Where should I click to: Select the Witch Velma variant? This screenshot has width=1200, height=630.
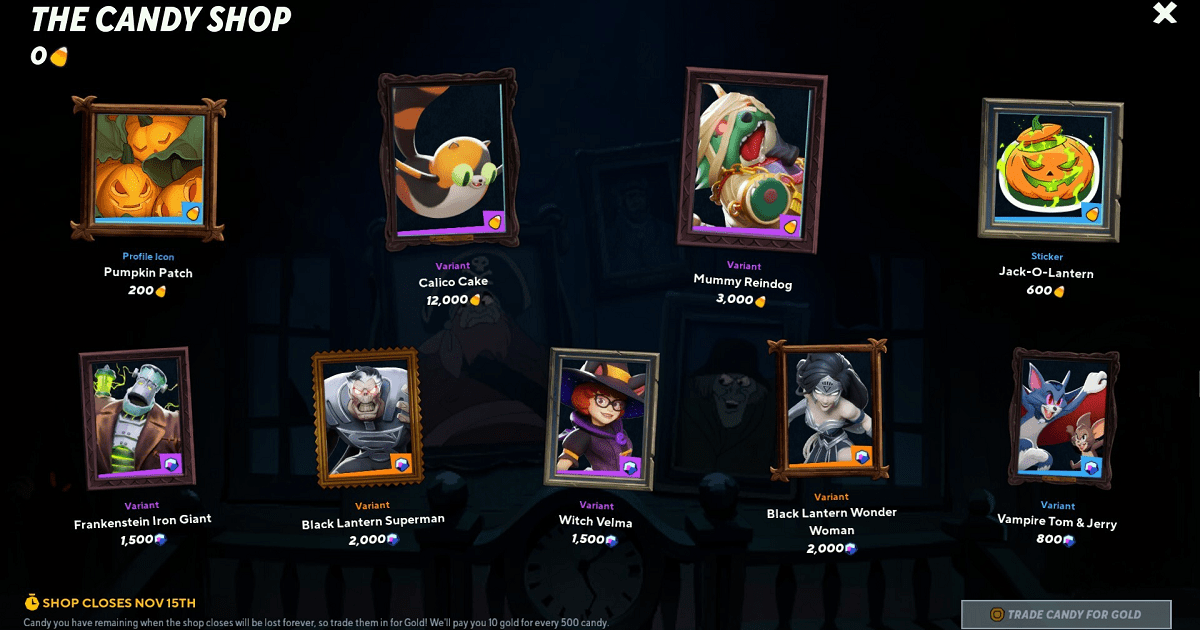click(600, 416)
